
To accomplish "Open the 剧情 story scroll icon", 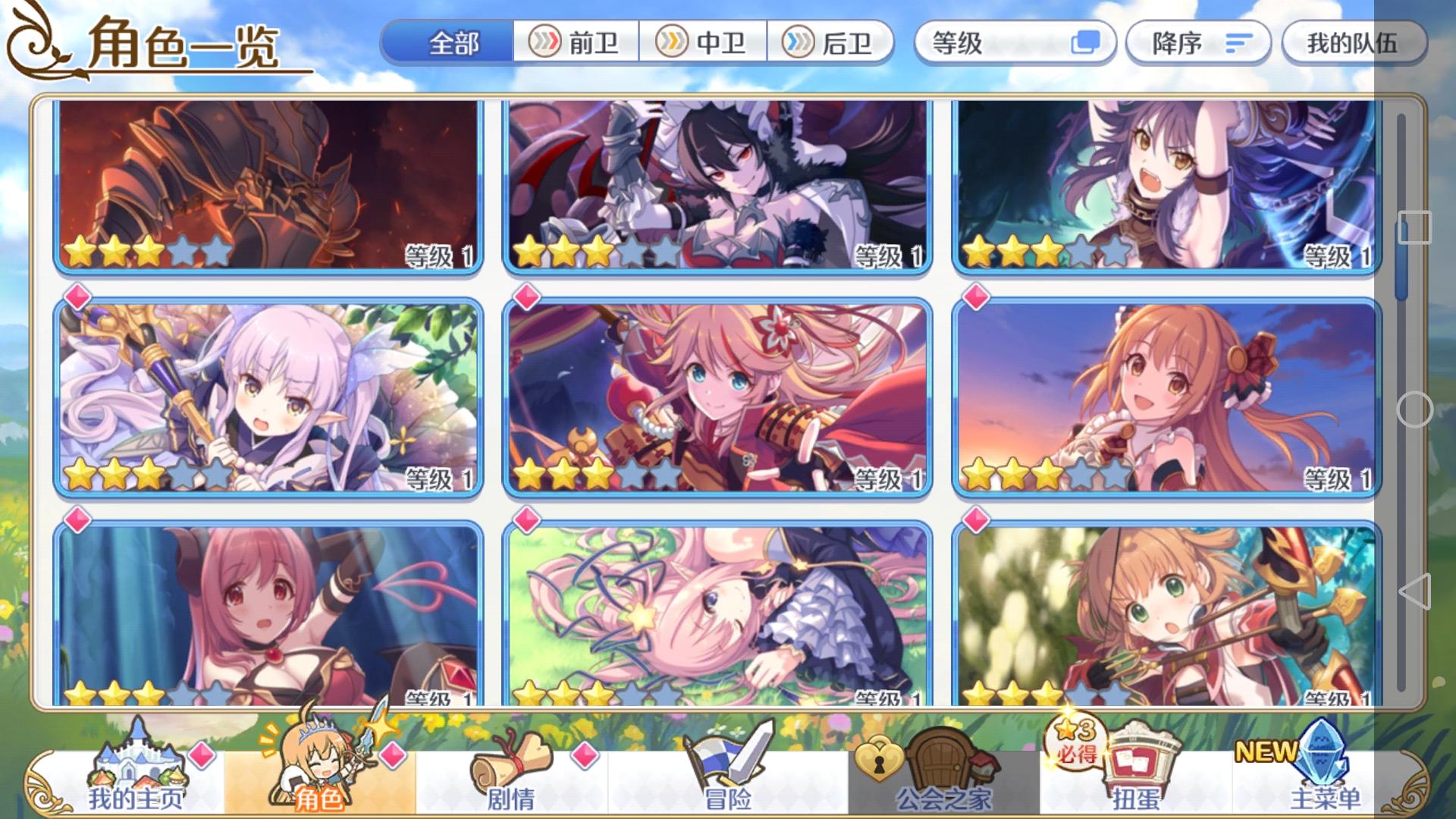I will (514, 761).
